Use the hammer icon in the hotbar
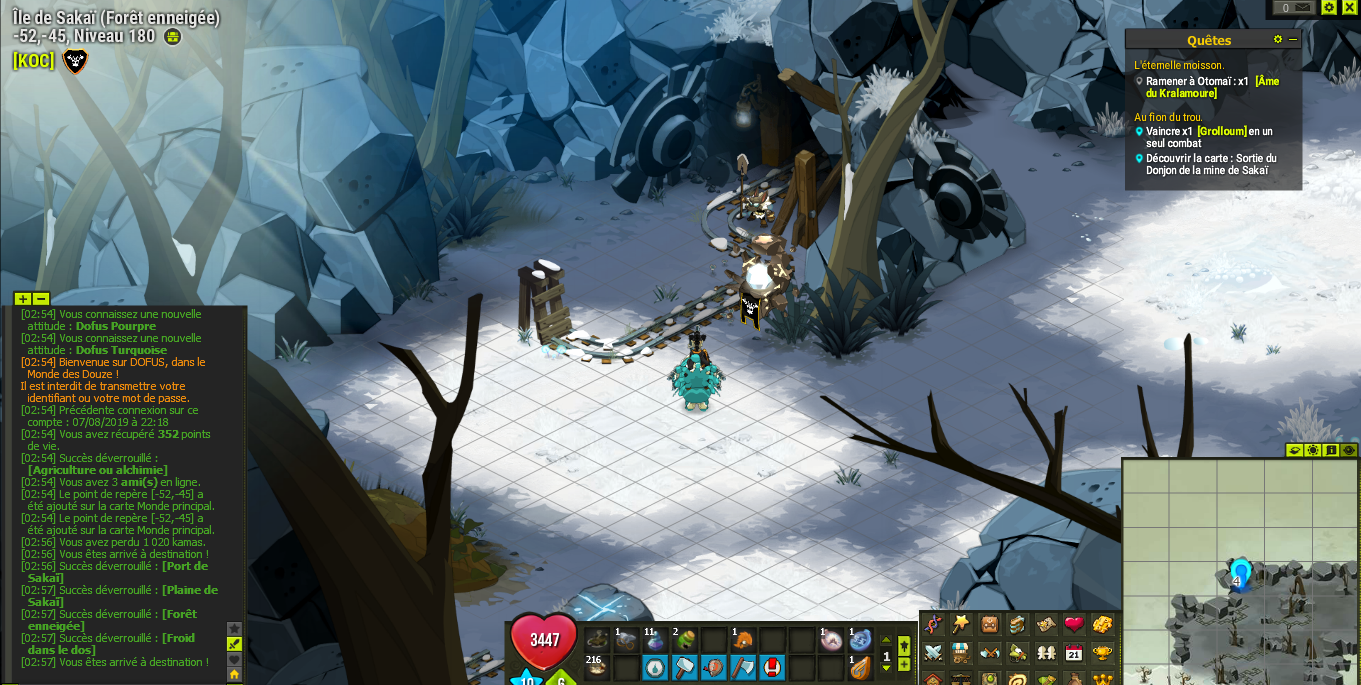This screenshot has height=685, width=1361. click(684, 667)
